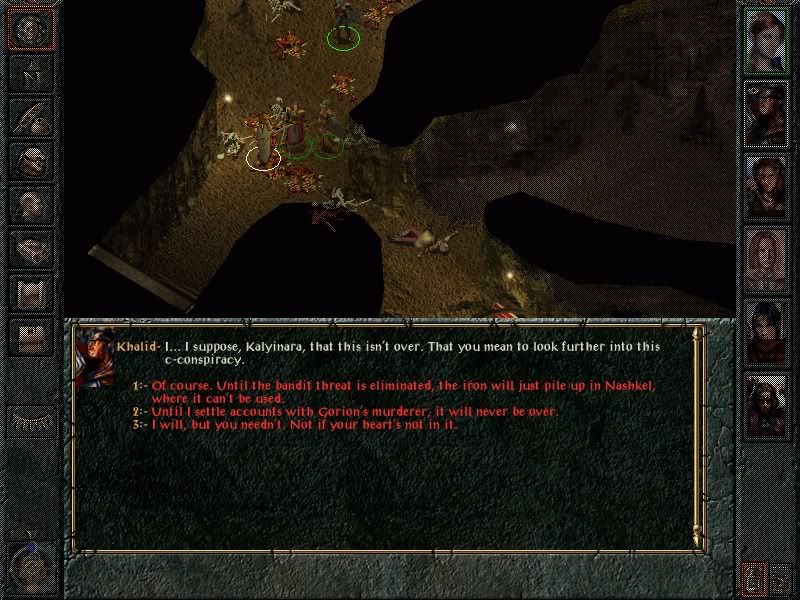Click the game clock to pause
Viewport: 800px width, 600px height.
tap(30, 566)
